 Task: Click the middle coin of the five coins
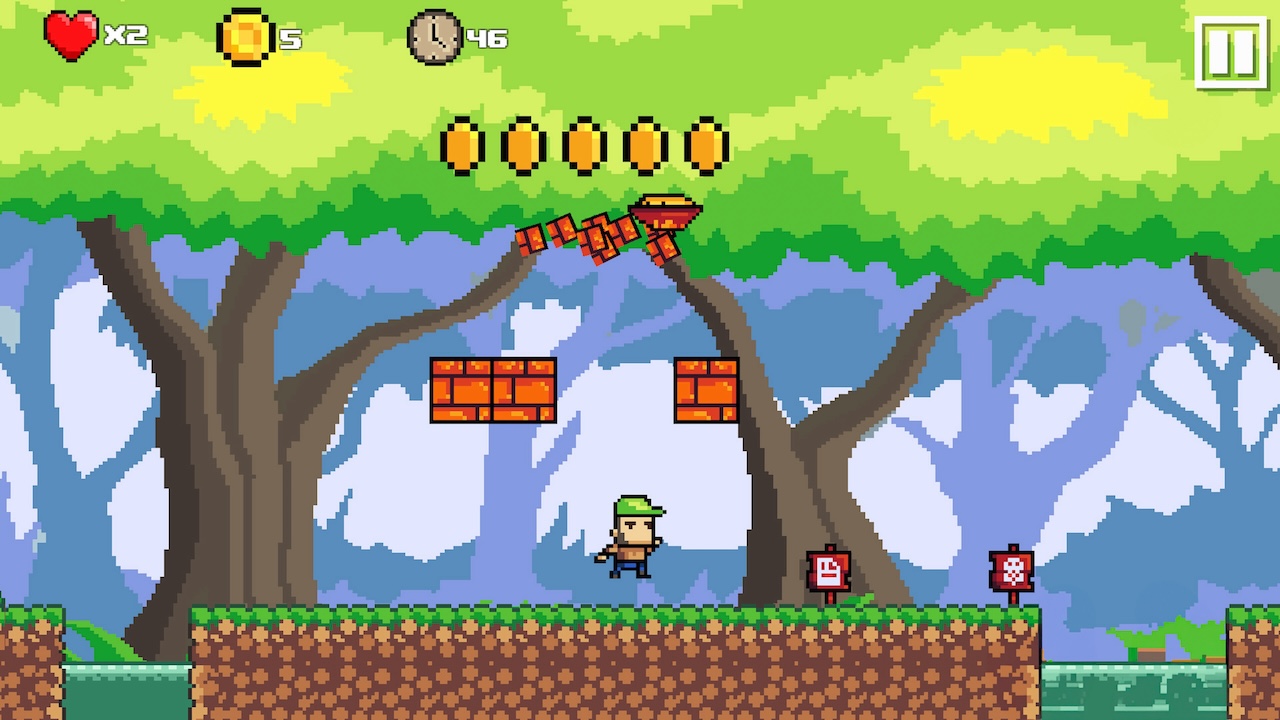point(583,145)
